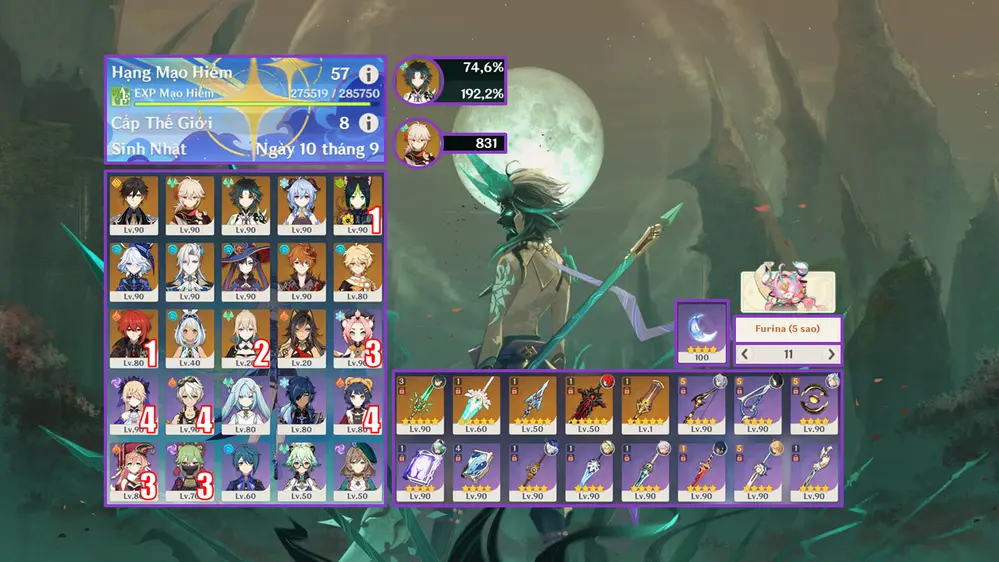
Task: Advance past 11 with the right arrow
Action: click(x=831, y=355)
